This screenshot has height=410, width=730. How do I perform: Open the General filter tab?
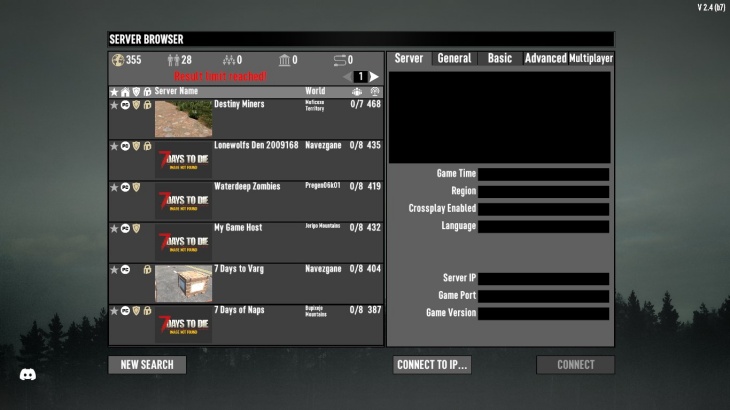point(454,59)
